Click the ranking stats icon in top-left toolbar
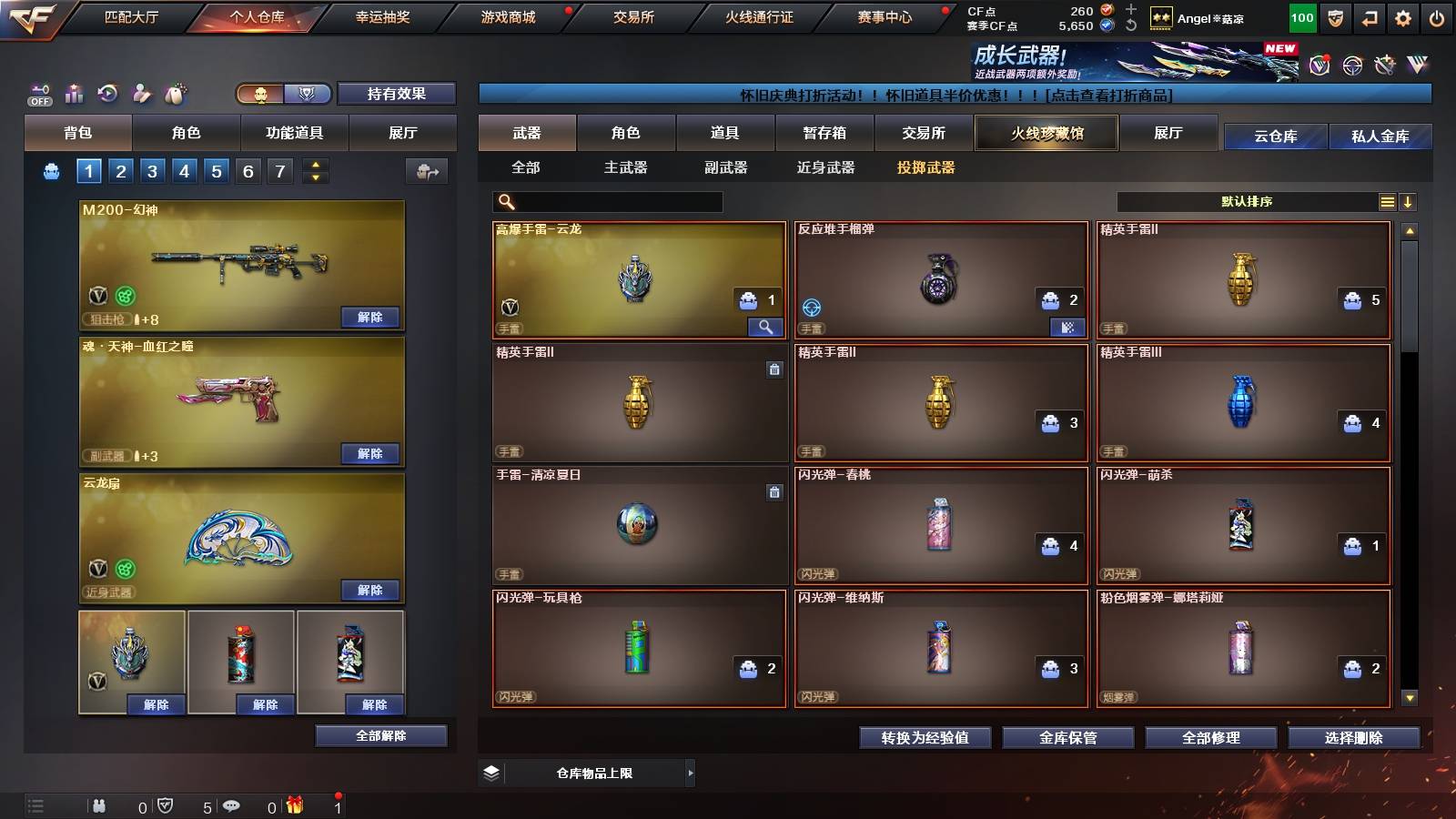 pos(73,91)
